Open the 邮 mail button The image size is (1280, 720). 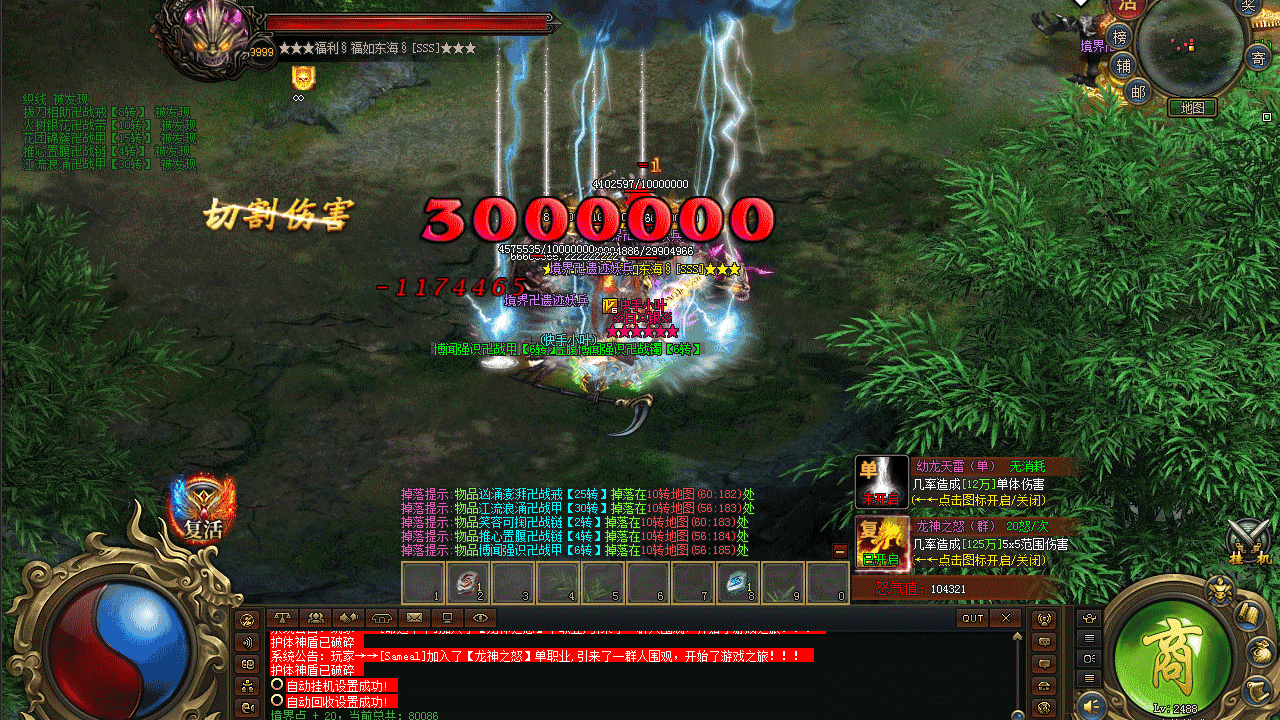point(1137,91)
